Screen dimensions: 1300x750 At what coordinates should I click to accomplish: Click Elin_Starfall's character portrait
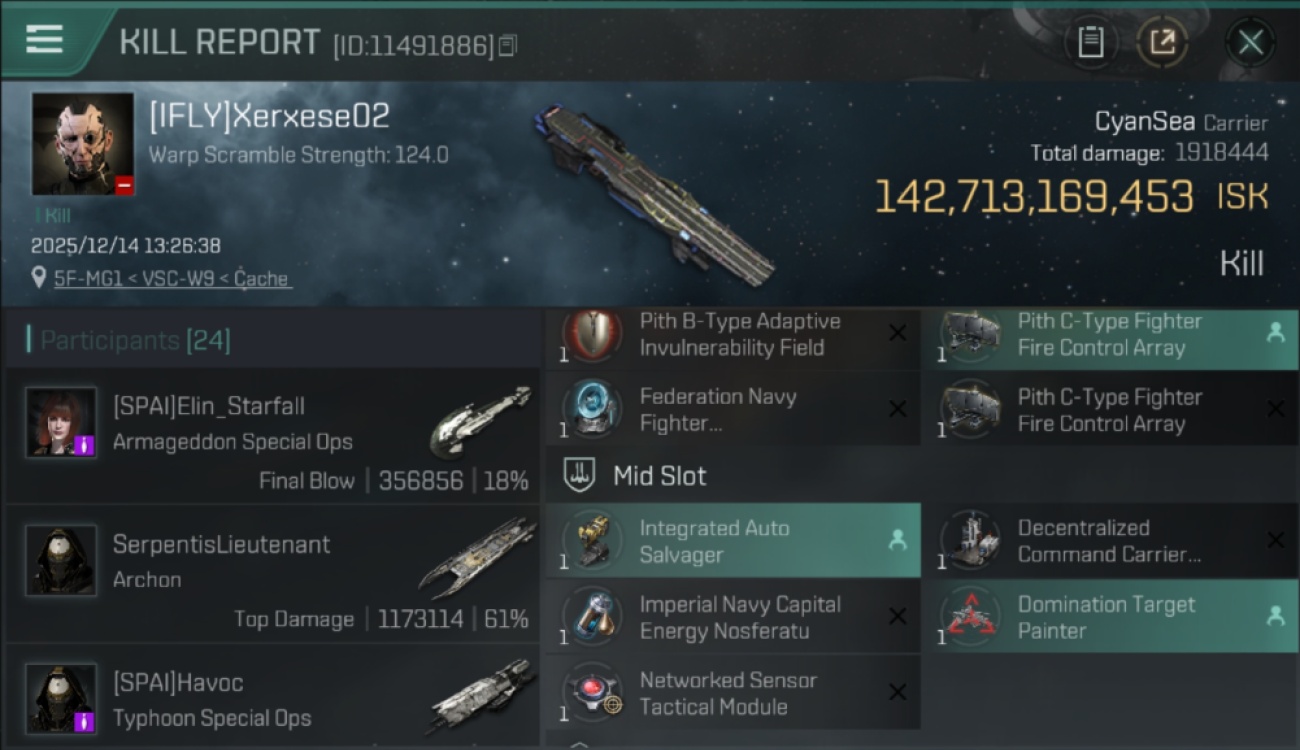pyautogui.click(x=63, y=422)
